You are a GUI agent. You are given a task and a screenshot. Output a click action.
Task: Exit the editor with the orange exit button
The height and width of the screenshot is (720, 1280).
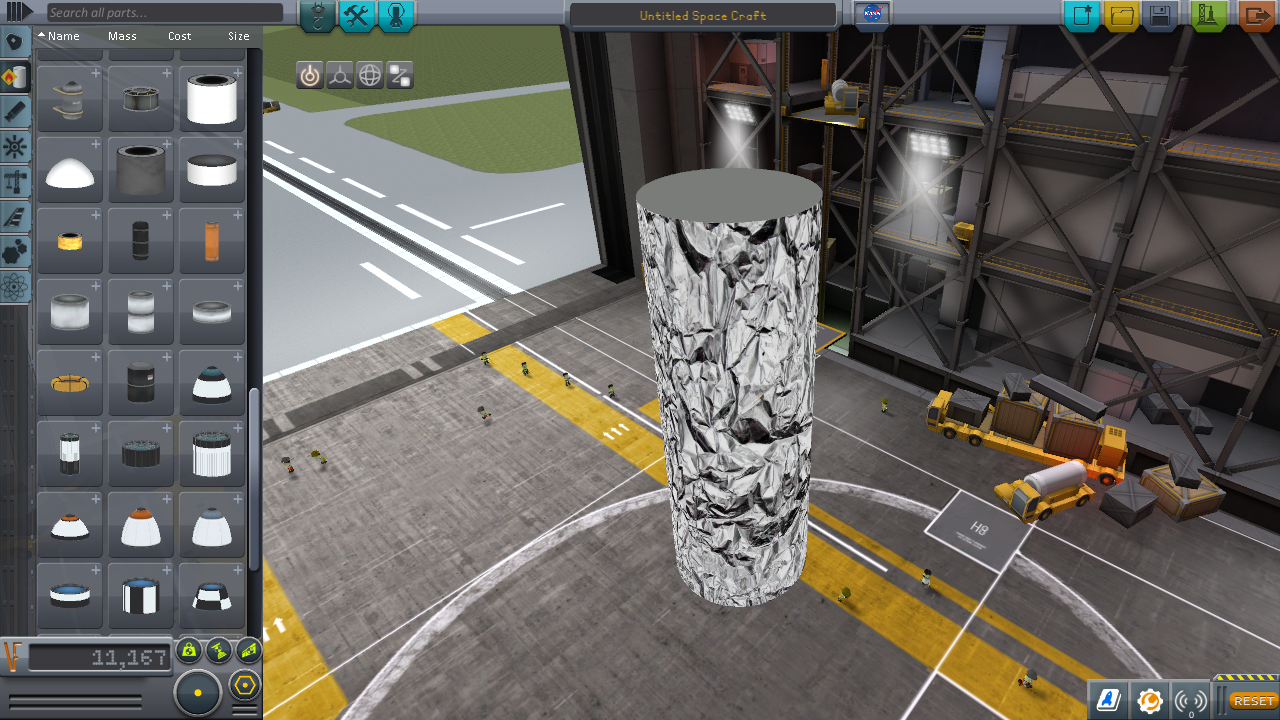(1256, 16)
